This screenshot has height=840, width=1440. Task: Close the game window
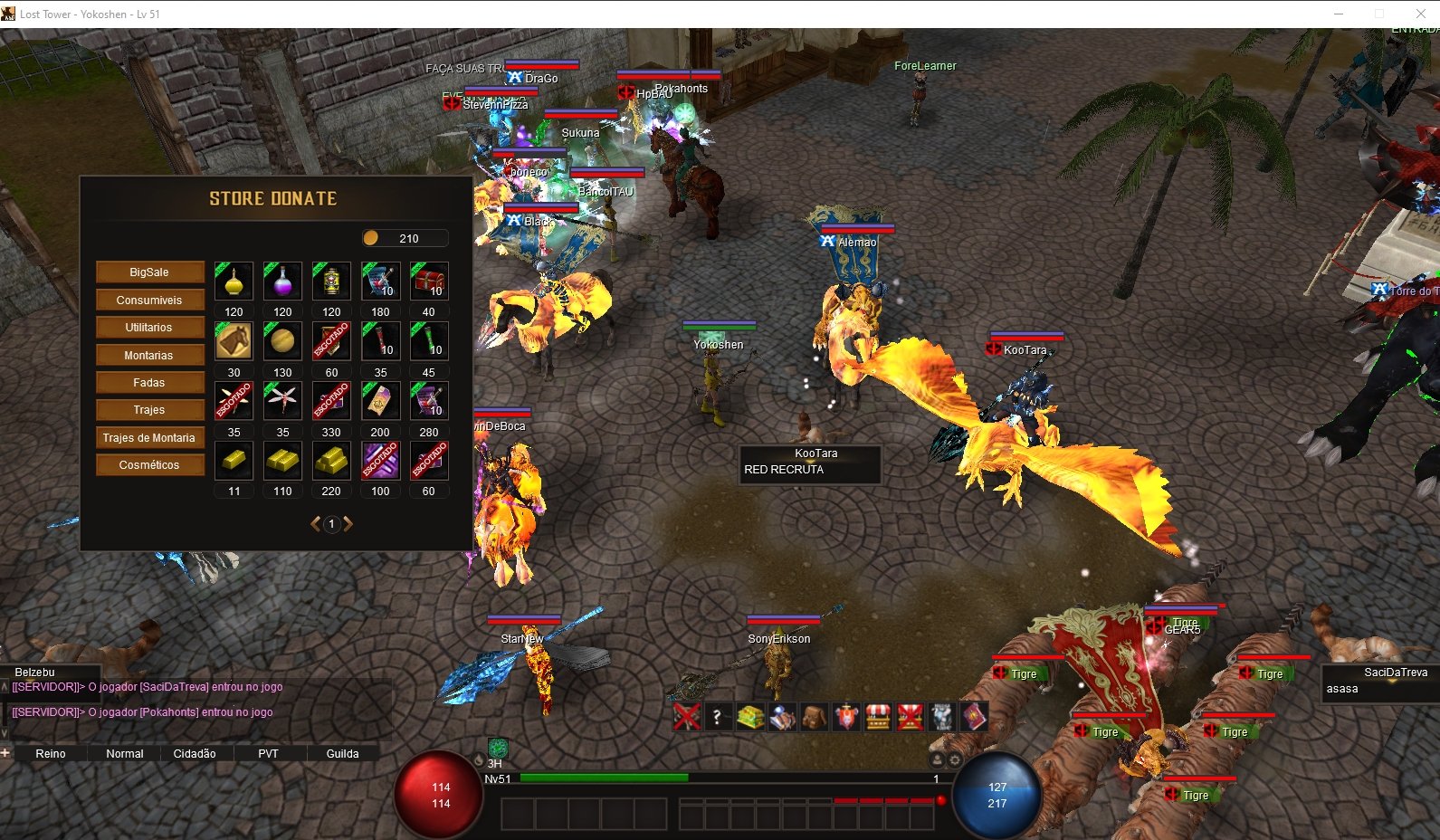click(1420, 14)
